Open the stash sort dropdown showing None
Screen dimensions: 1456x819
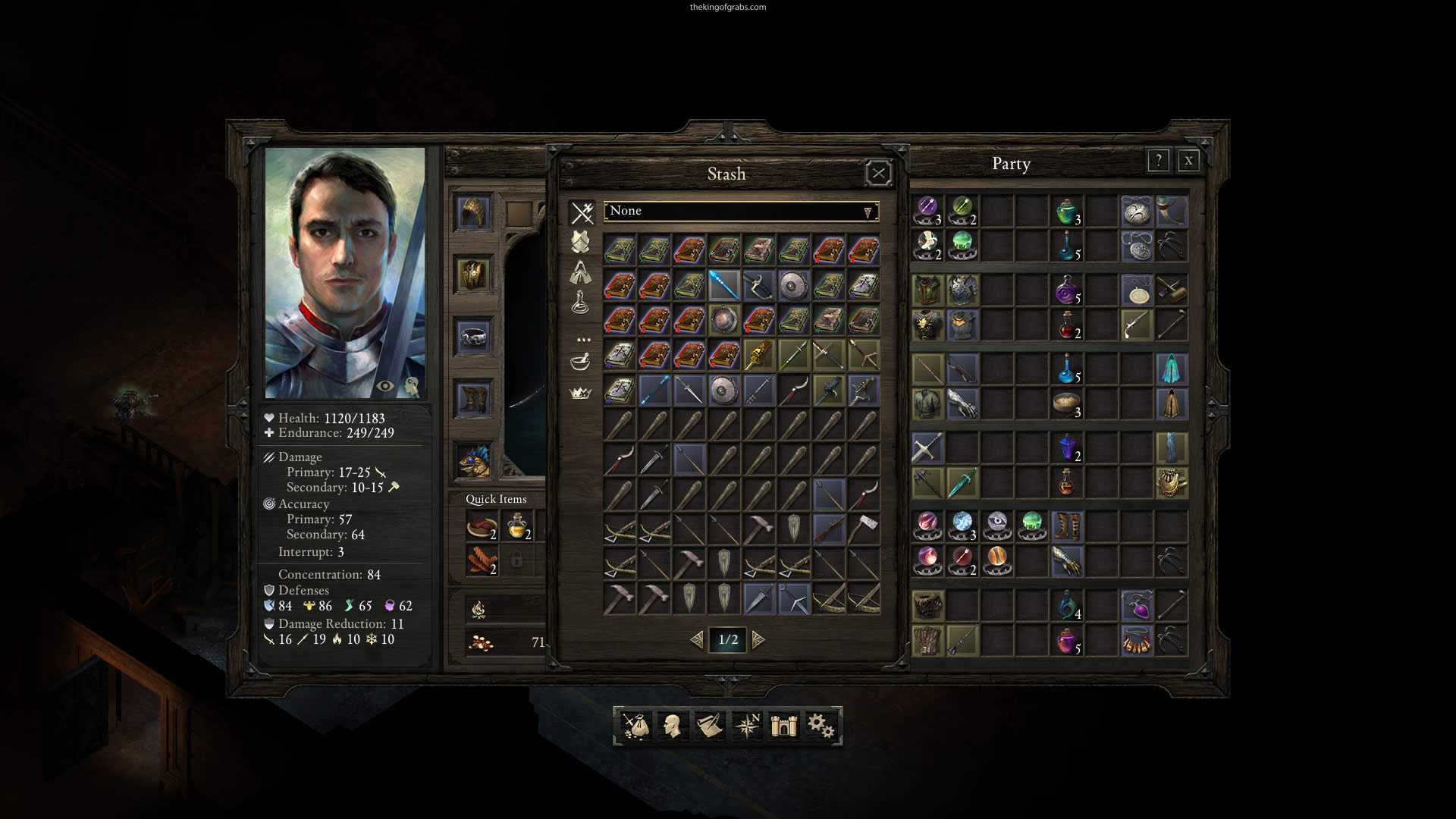(x=741, y=212)
